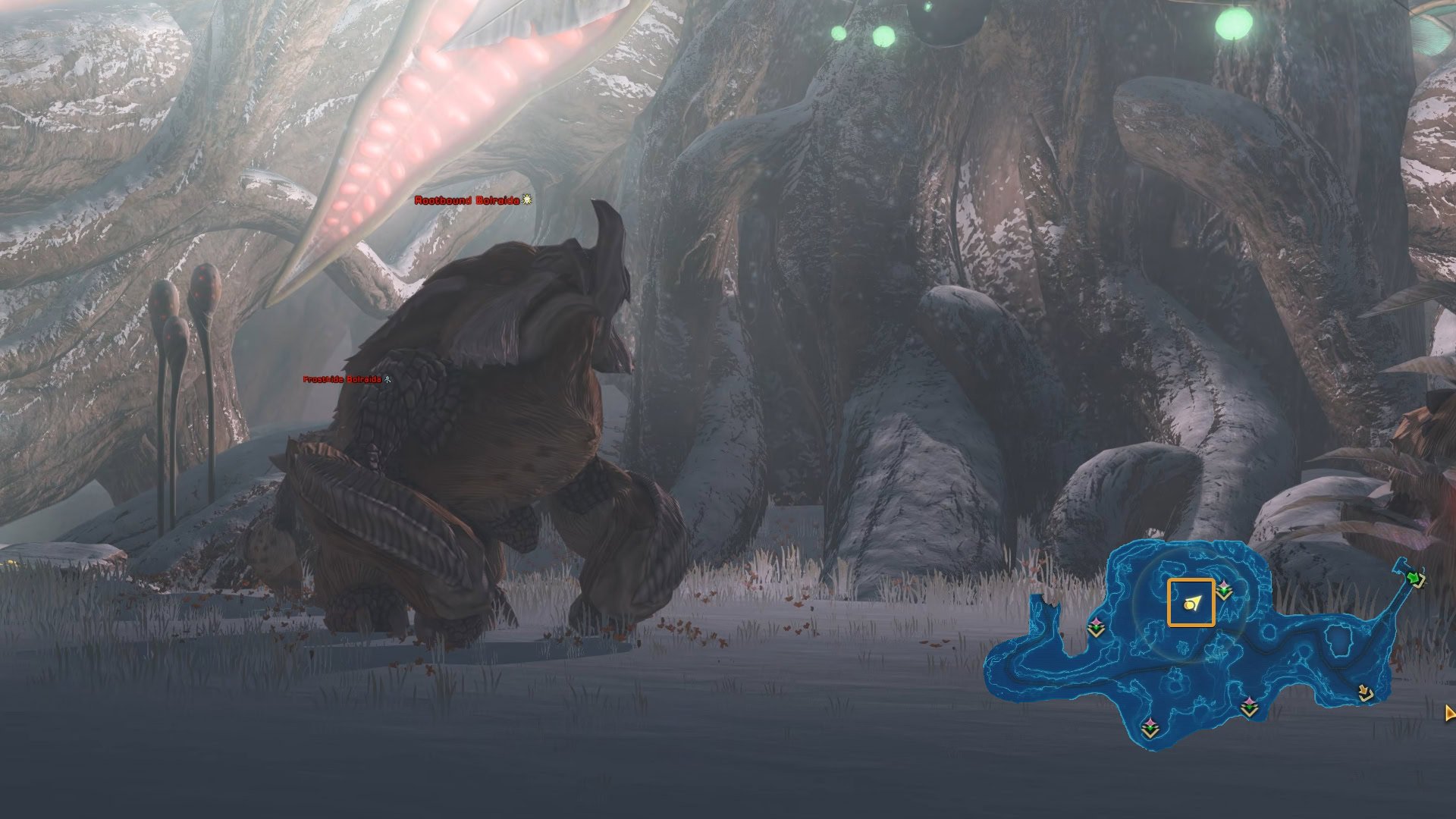
Task: Click the creature icon beside Frosthide Bolraida's name
Action: point(388,379)
